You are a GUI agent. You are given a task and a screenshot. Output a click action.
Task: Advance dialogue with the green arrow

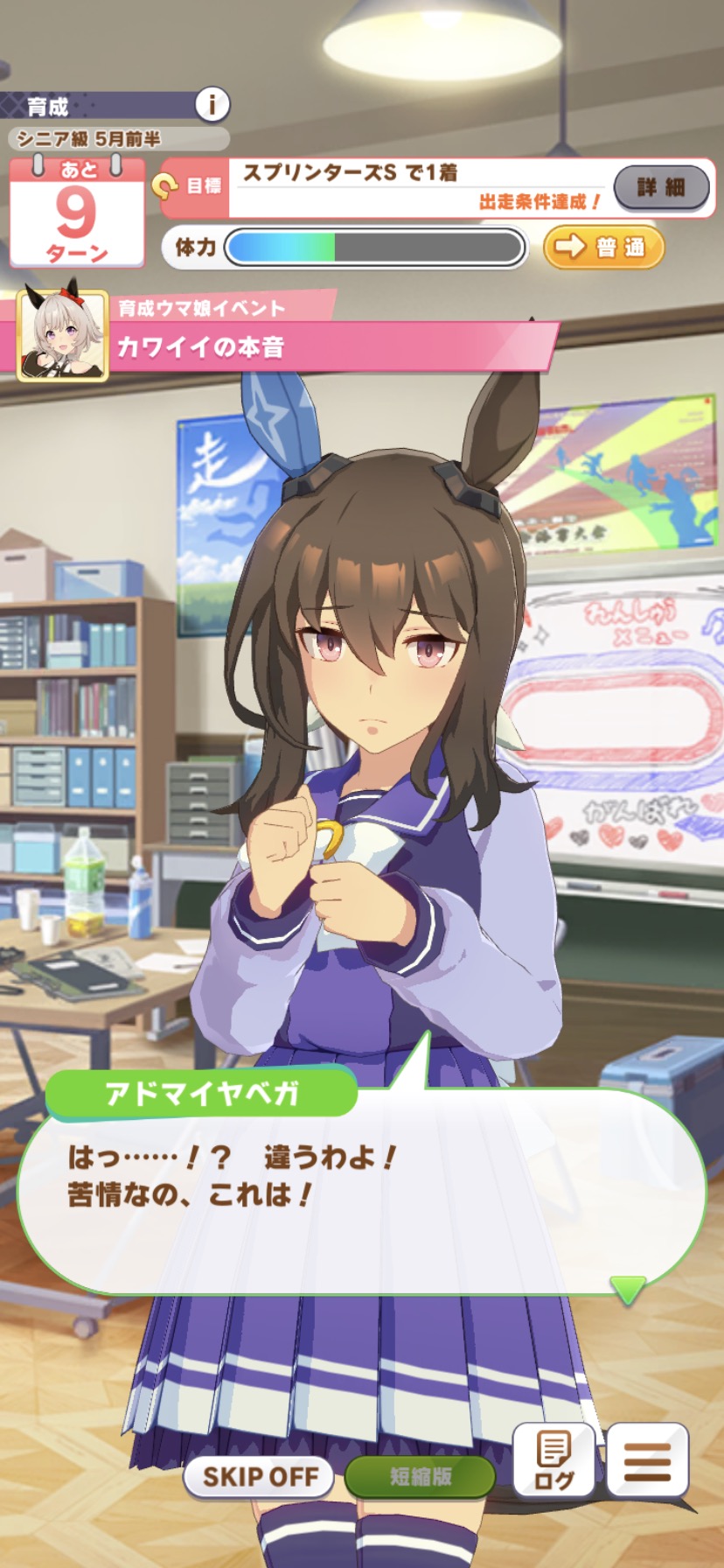pos(627,1289)
